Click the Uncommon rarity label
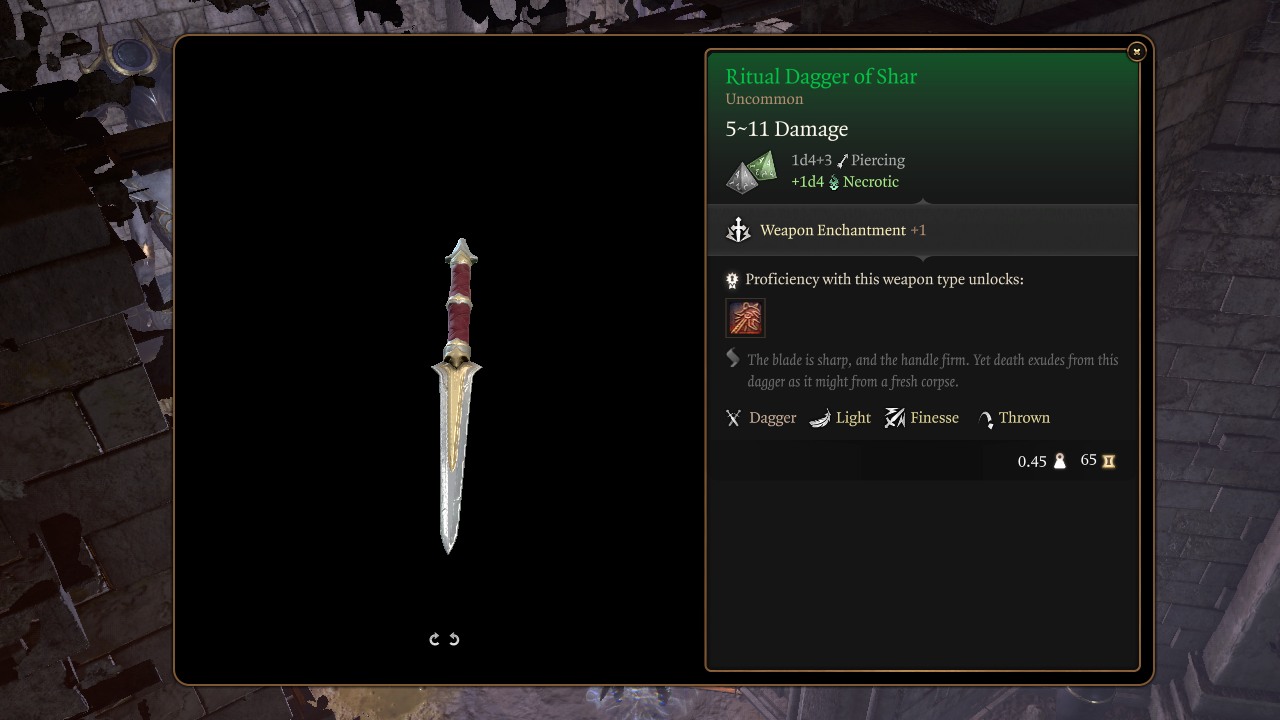The width and height of the screenshot is (1280, 720). [764, 99]
